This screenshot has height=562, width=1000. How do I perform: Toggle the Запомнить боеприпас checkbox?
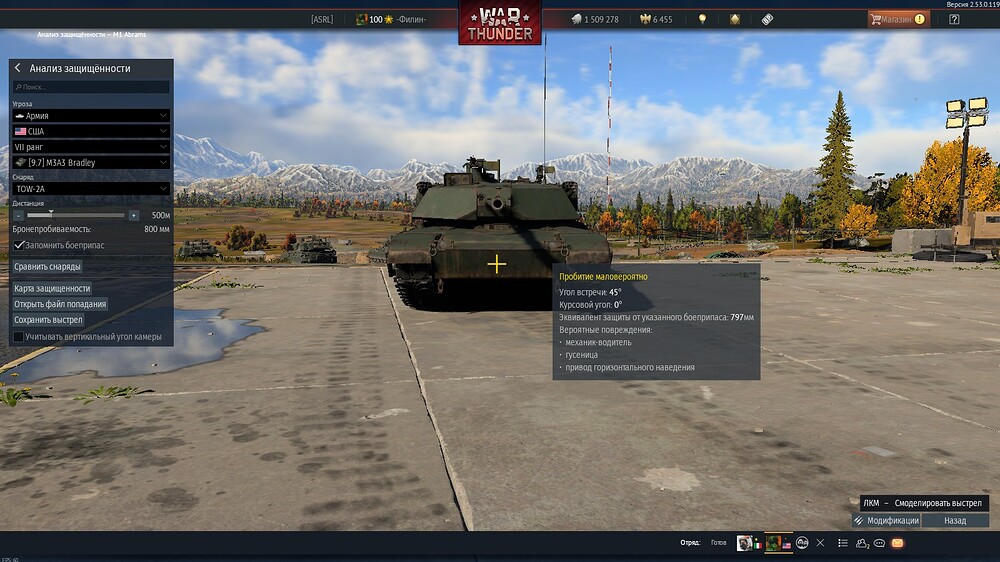pos(19,245)
